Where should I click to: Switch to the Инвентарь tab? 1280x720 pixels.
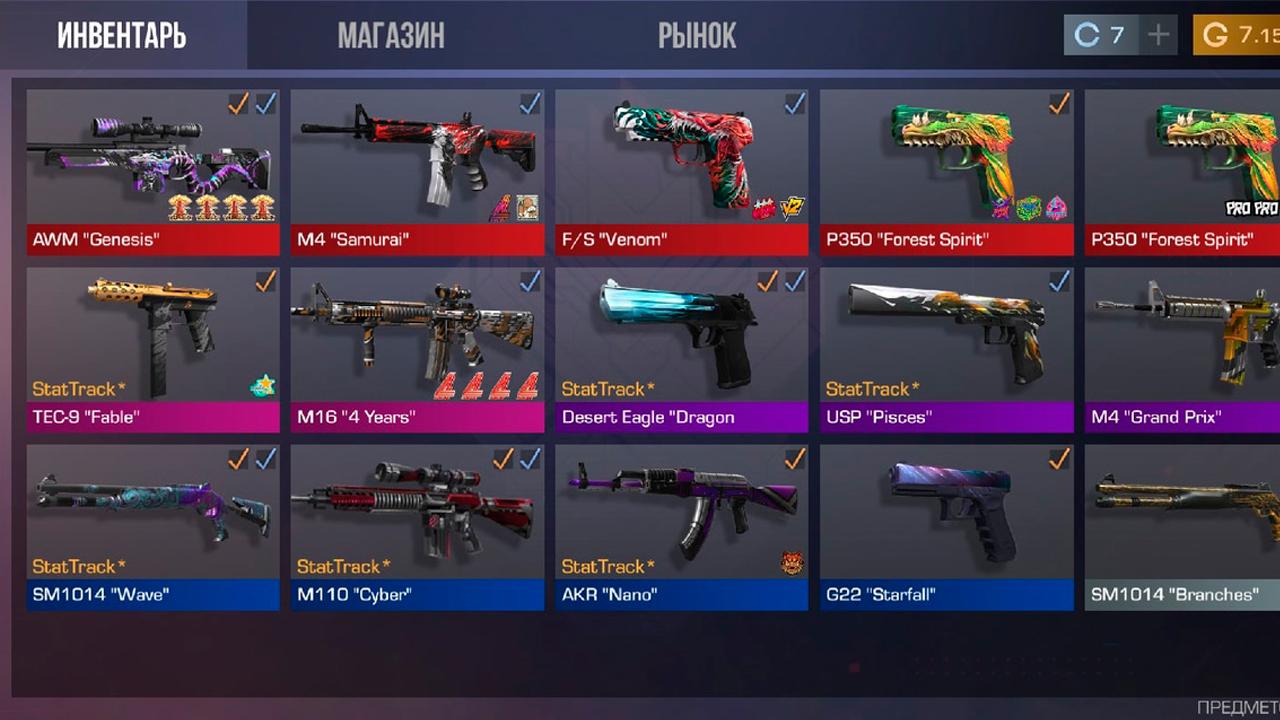click(x=122, y=36)
